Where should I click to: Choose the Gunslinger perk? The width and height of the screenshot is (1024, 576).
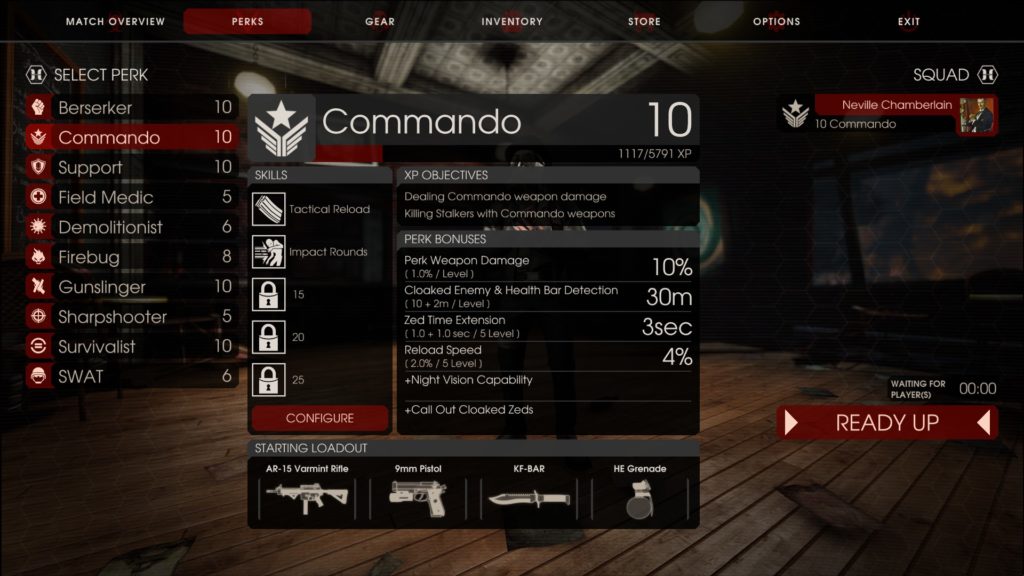click(x=131, y=288)
